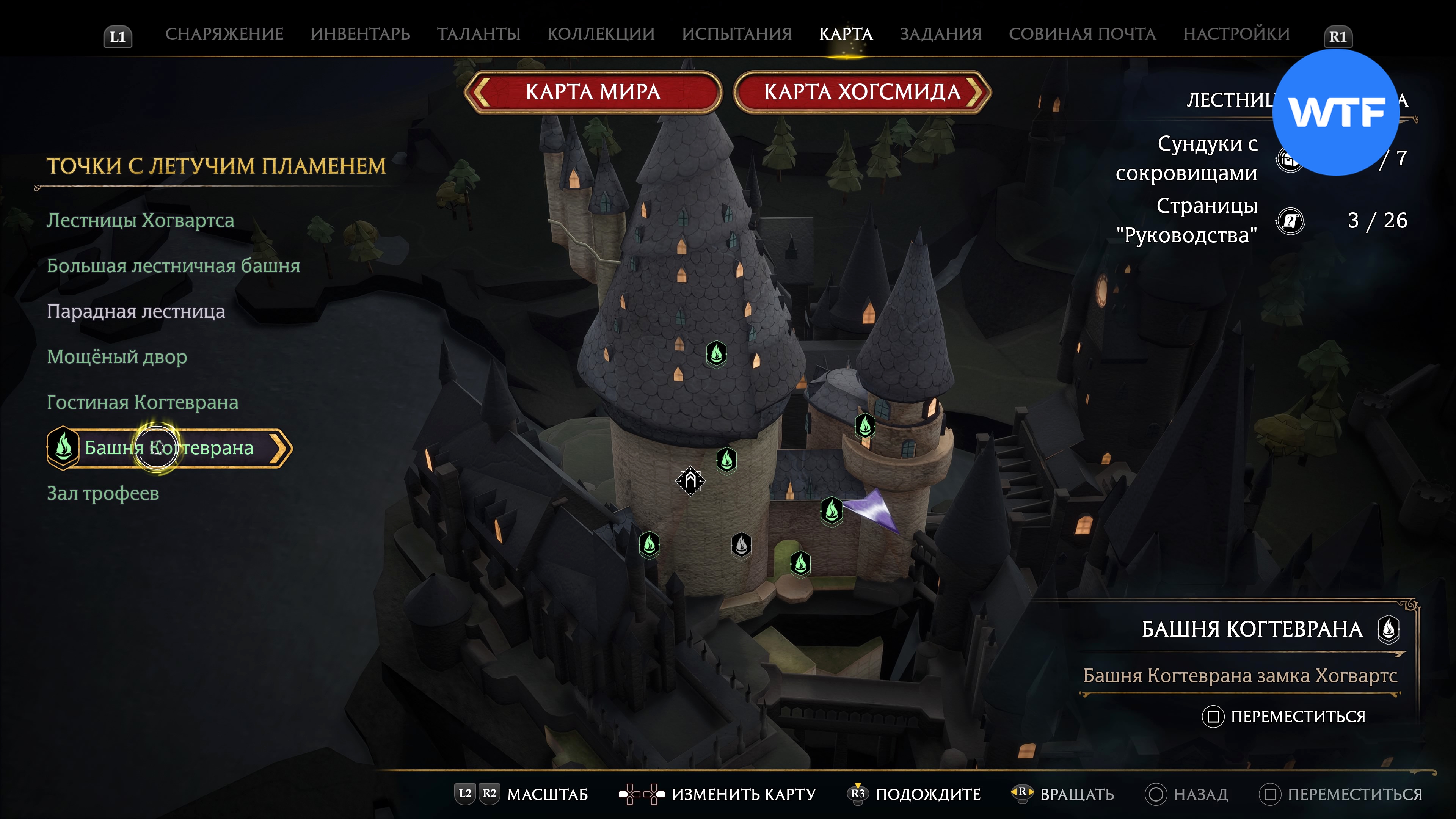Image resolution: width=1456 pixels, height=819 pixels.
Task: Choose Гостиная Когтеврана entry
Action: (x=143, y=402)
